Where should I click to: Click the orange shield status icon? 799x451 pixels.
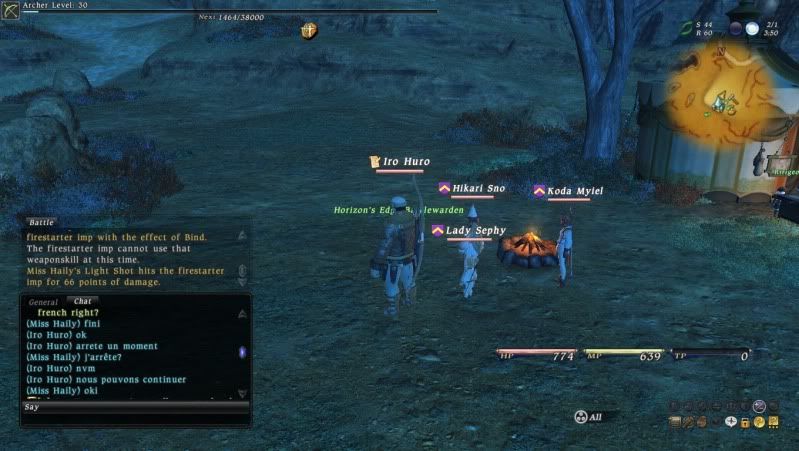point(309,32)
